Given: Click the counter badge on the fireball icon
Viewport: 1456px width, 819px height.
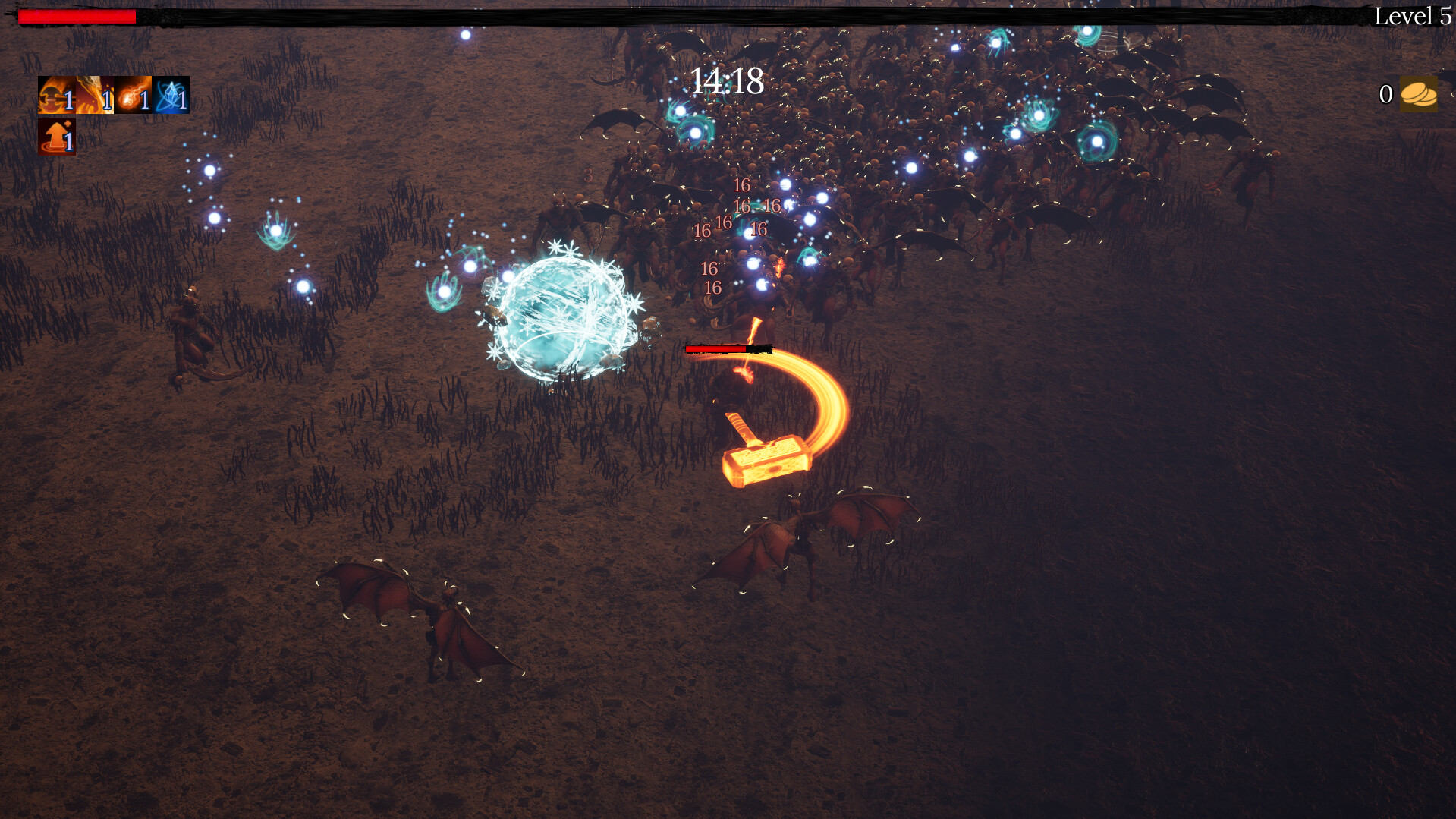Looking at the screenshot, I should coord(145,101).
